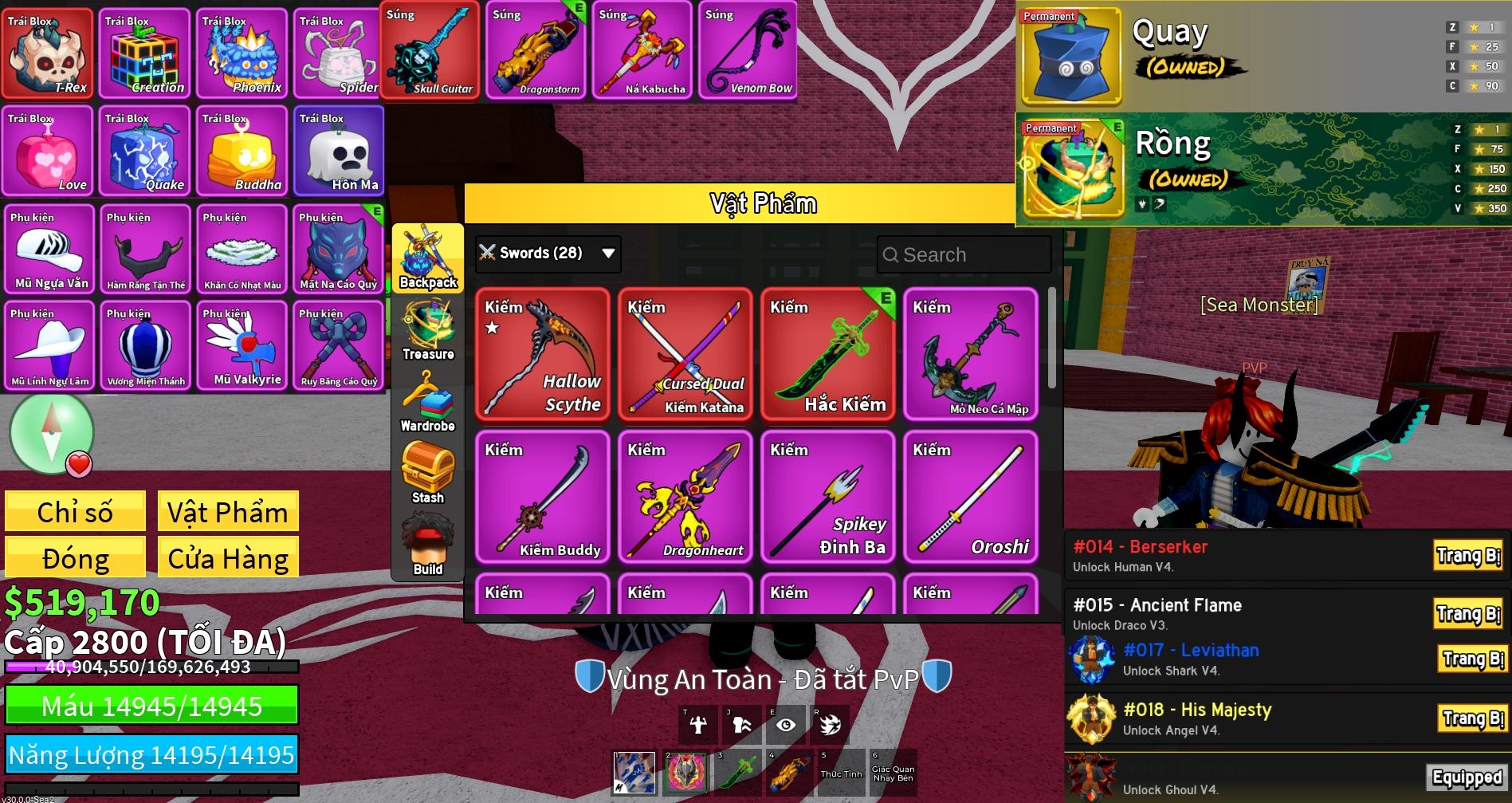Screen dimensions: 1512x803
Task: Close the menu with Đóng button
Action: [x=75, y=558]
